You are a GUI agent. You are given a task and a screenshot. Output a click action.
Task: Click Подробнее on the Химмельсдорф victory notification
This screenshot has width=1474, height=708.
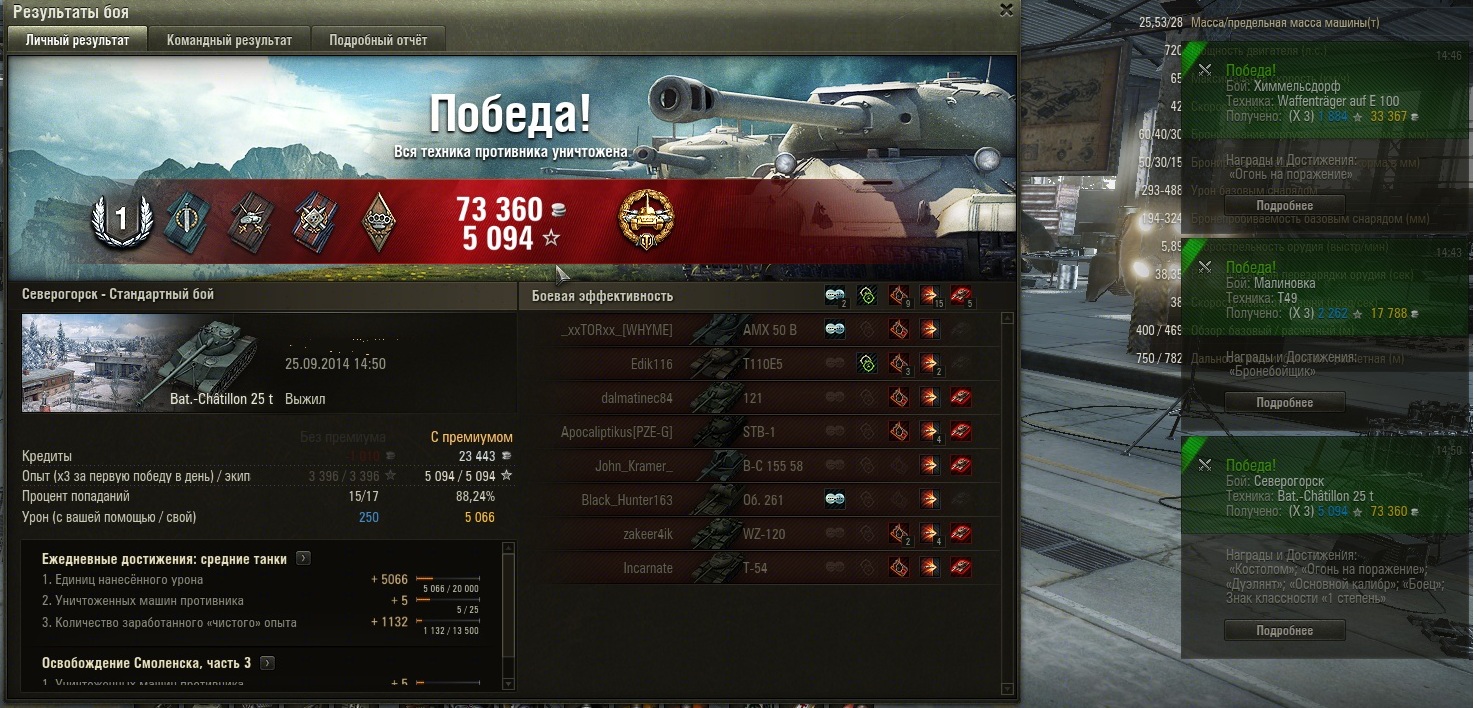click(1285, 205)
